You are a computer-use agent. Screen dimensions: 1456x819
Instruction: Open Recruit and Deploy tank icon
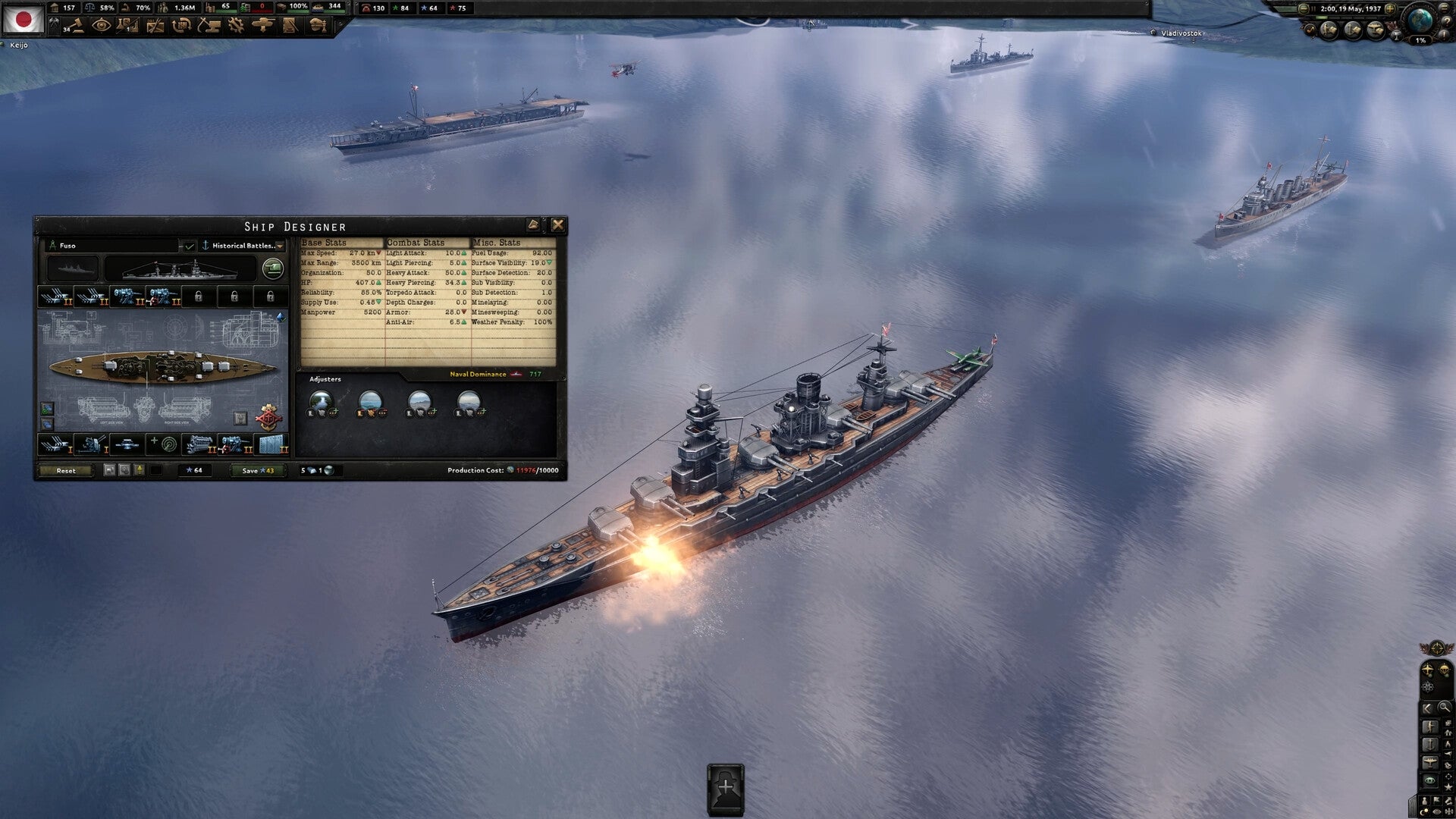click(x=262, y=26)
